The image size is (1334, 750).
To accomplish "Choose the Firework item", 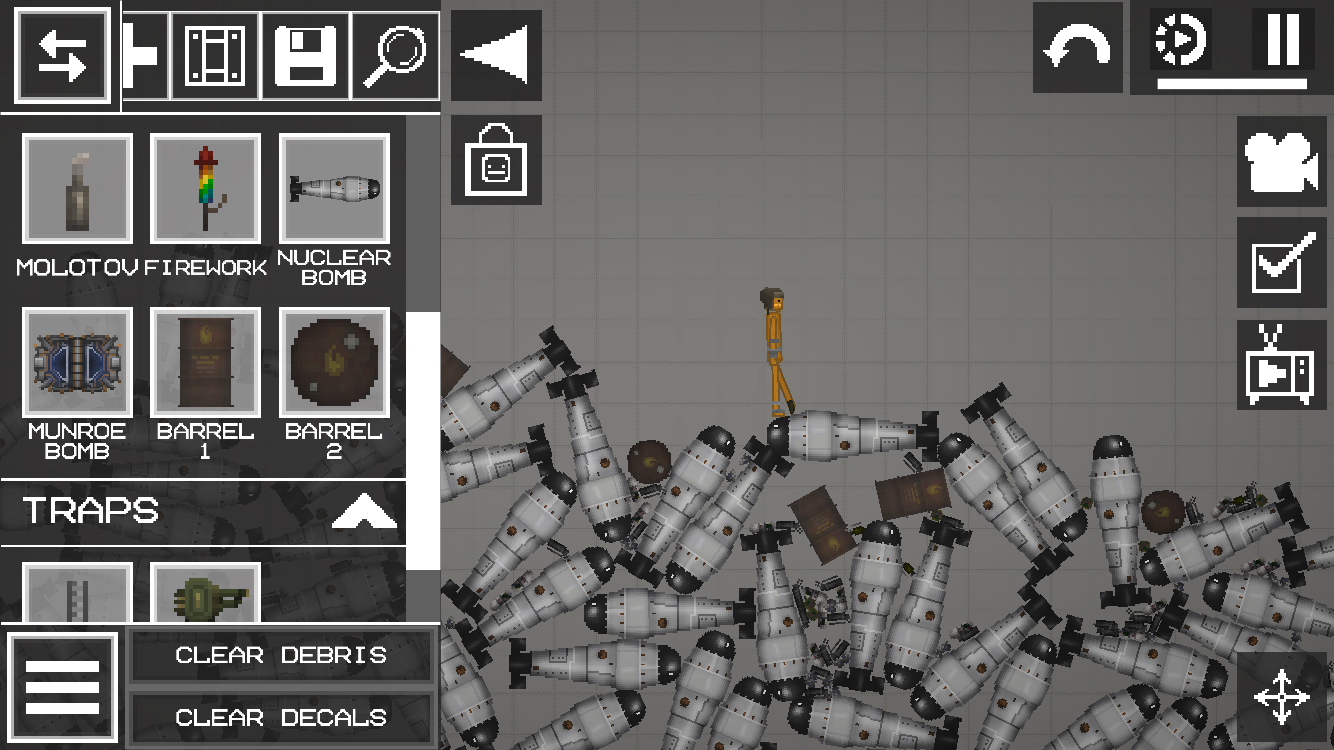I will pos(205,189).
